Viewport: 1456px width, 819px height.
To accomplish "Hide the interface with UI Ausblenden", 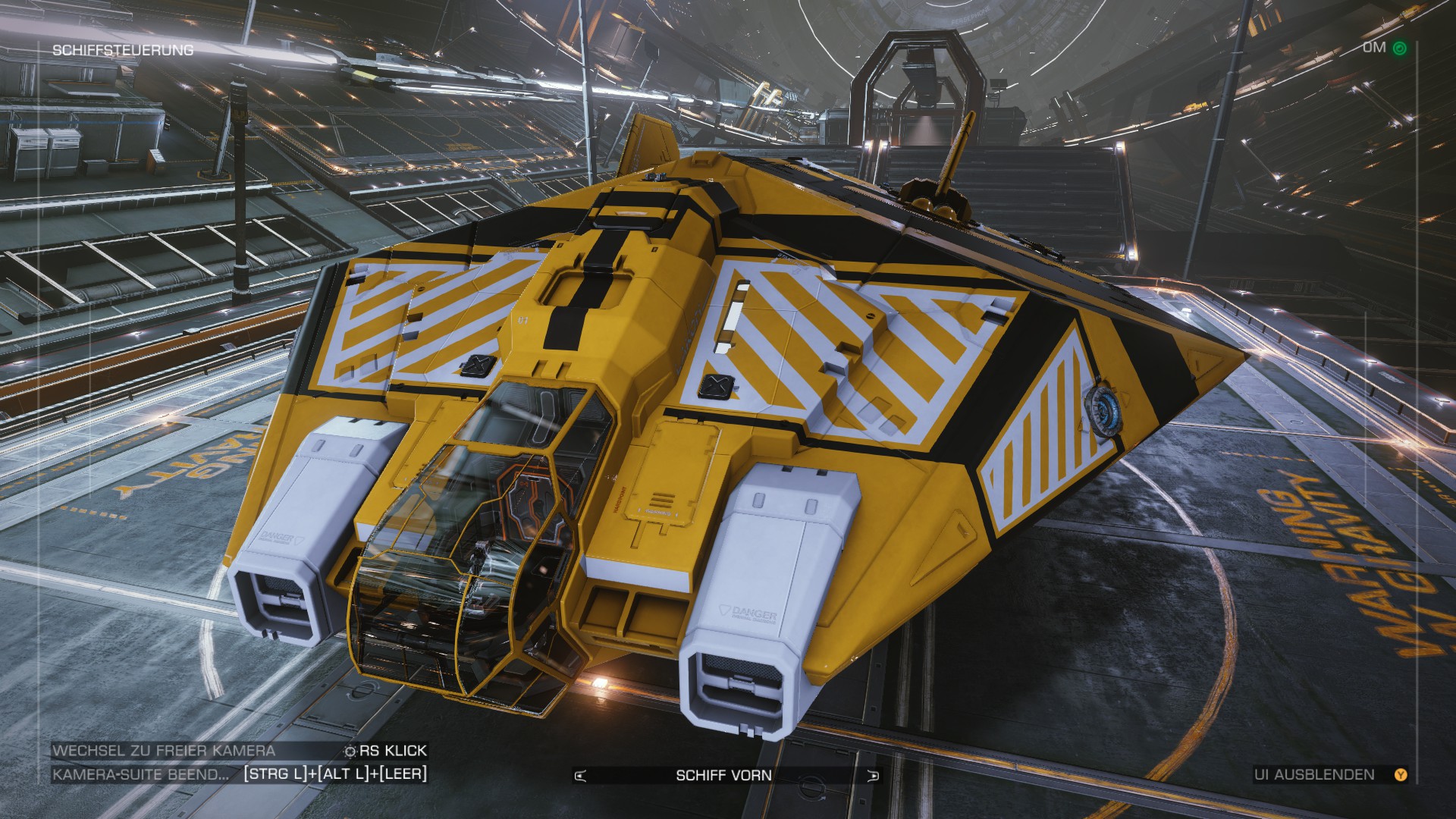I will click(x=1324, y=774).
